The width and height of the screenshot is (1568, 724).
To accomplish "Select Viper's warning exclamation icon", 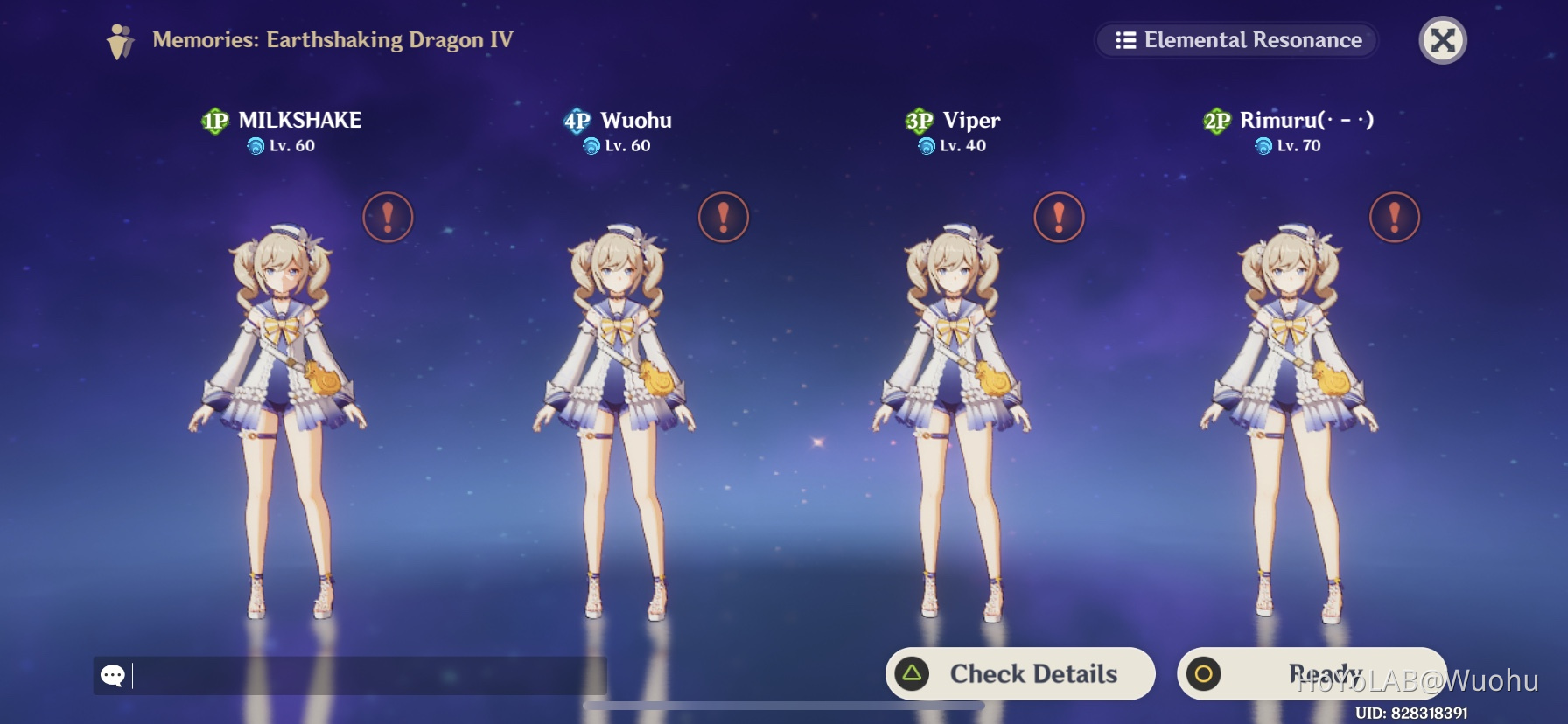I will (1059, 217).
